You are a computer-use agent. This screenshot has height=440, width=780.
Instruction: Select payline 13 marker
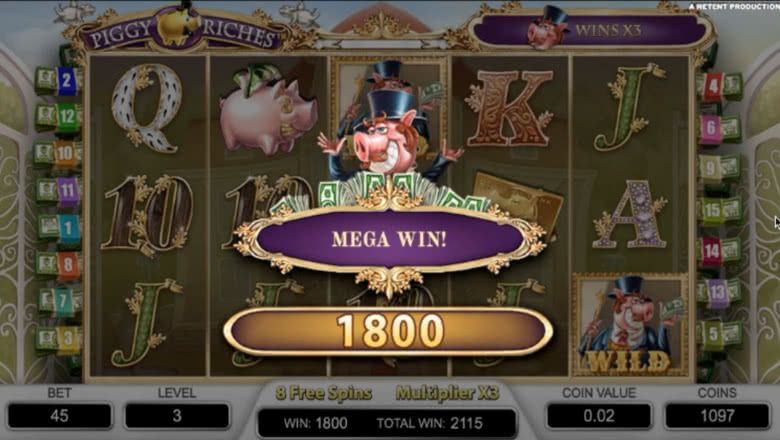(717, 292)
